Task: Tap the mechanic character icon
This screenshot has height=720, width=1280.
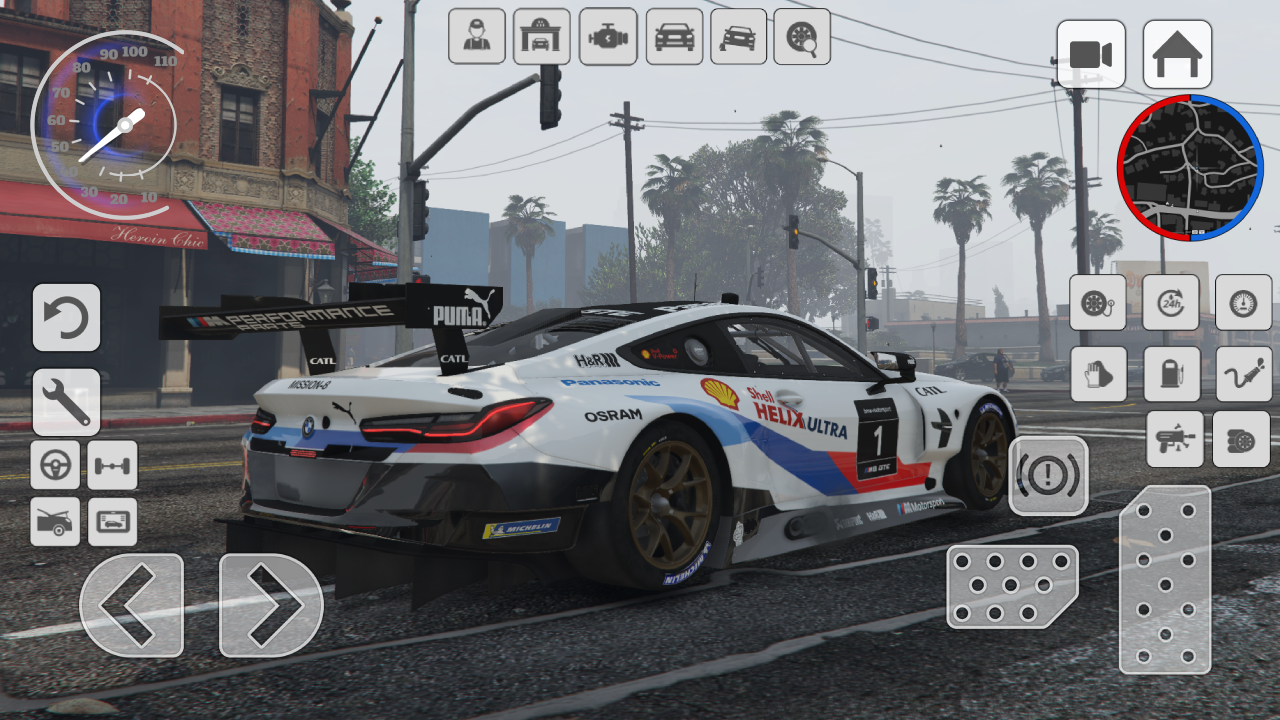Action: point(477,37)
